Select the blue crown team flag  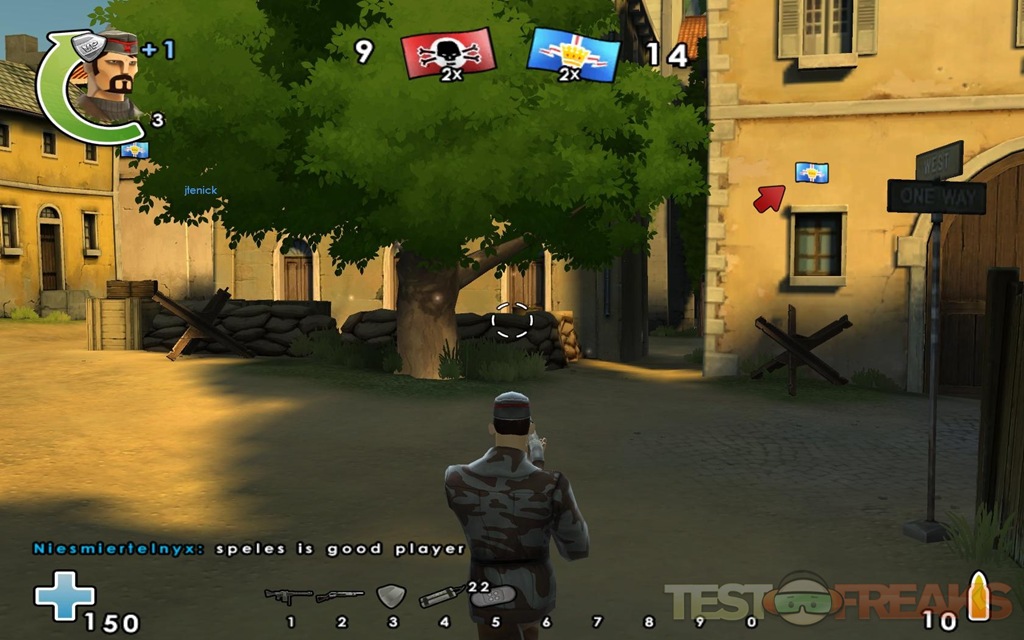[573, 54]
